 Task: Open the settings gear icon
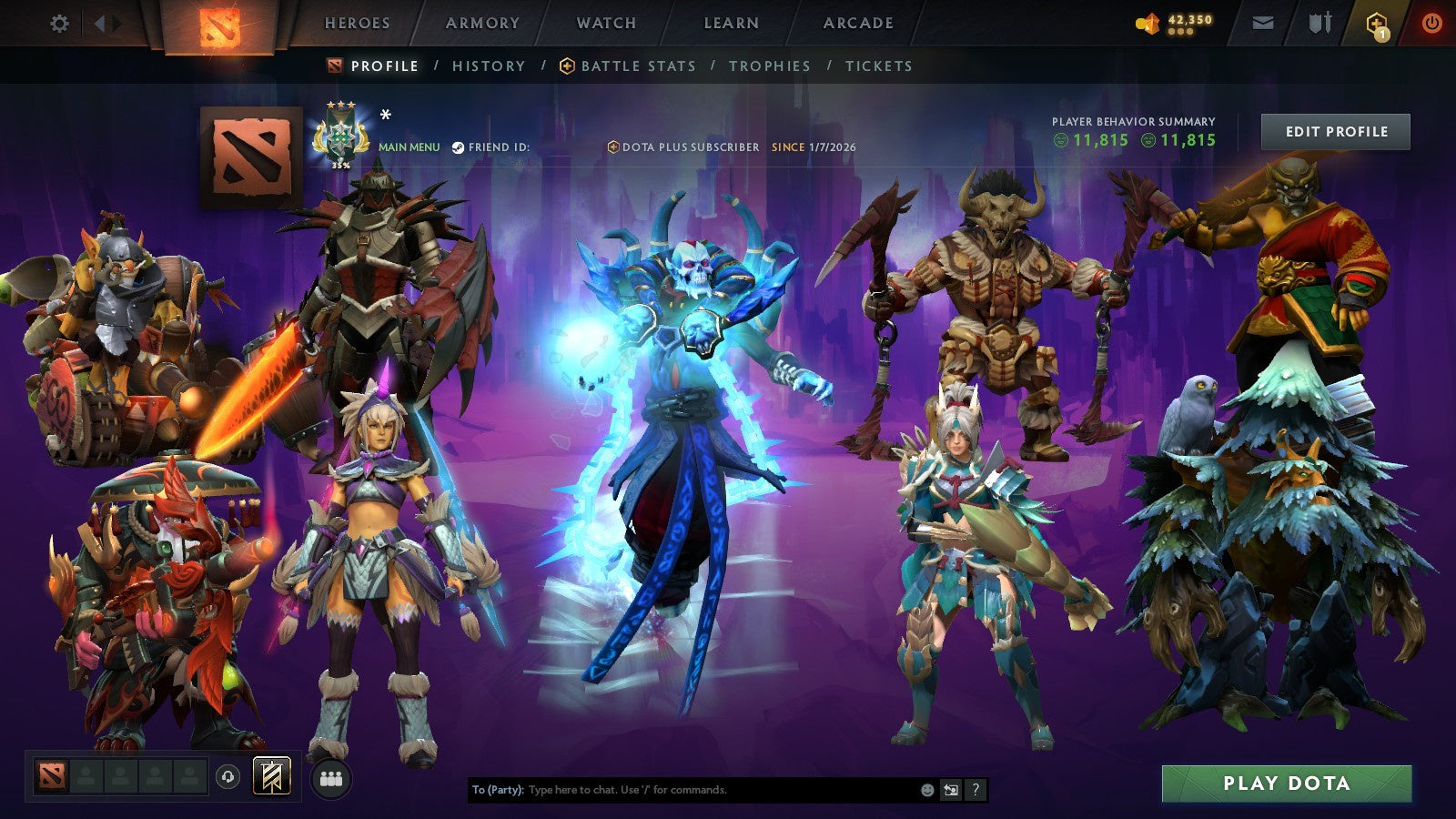tap(60, 25)
